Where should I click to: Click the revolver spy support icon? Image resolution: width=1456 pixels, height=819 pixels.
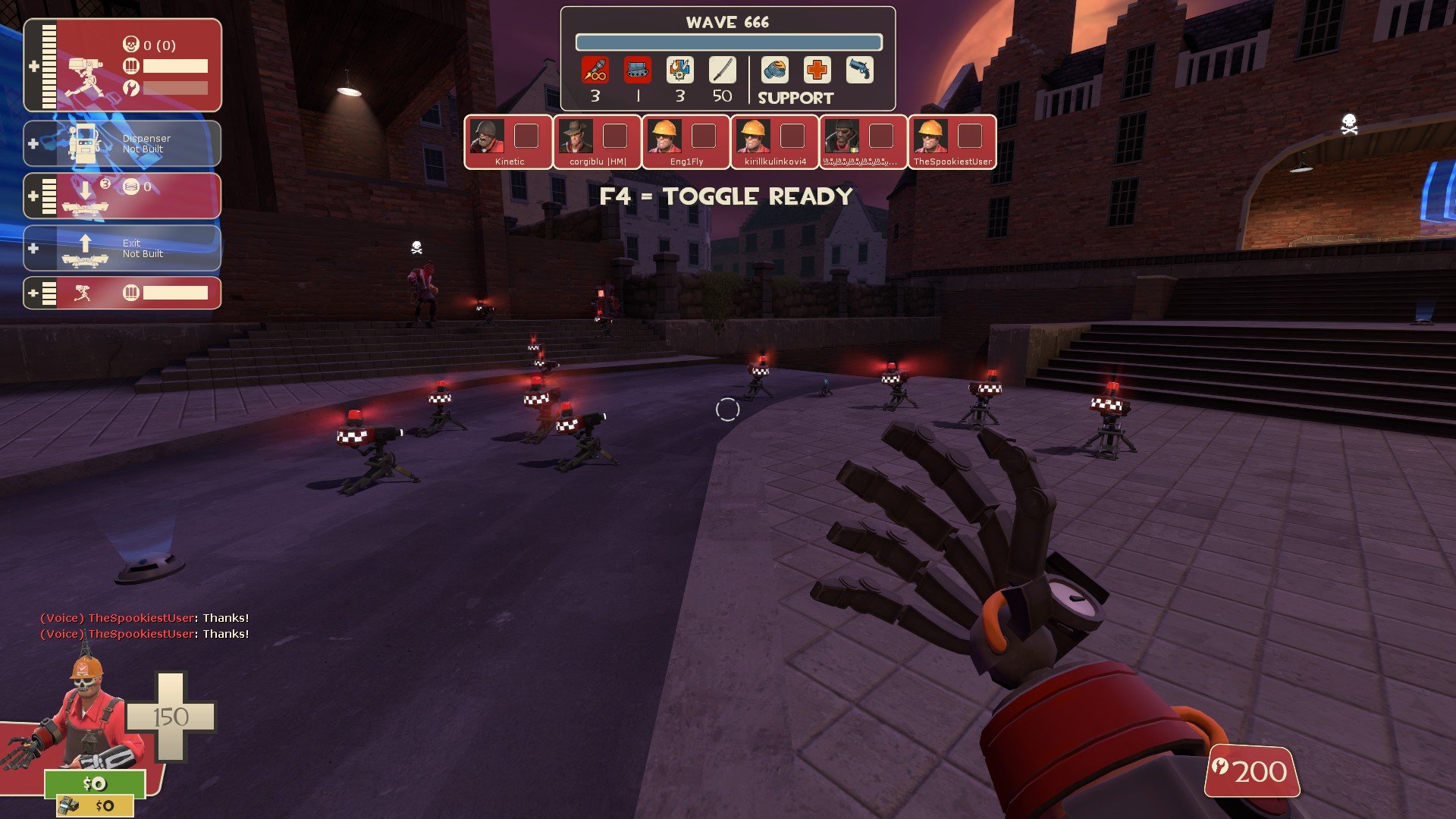click(x=860, y=71)
